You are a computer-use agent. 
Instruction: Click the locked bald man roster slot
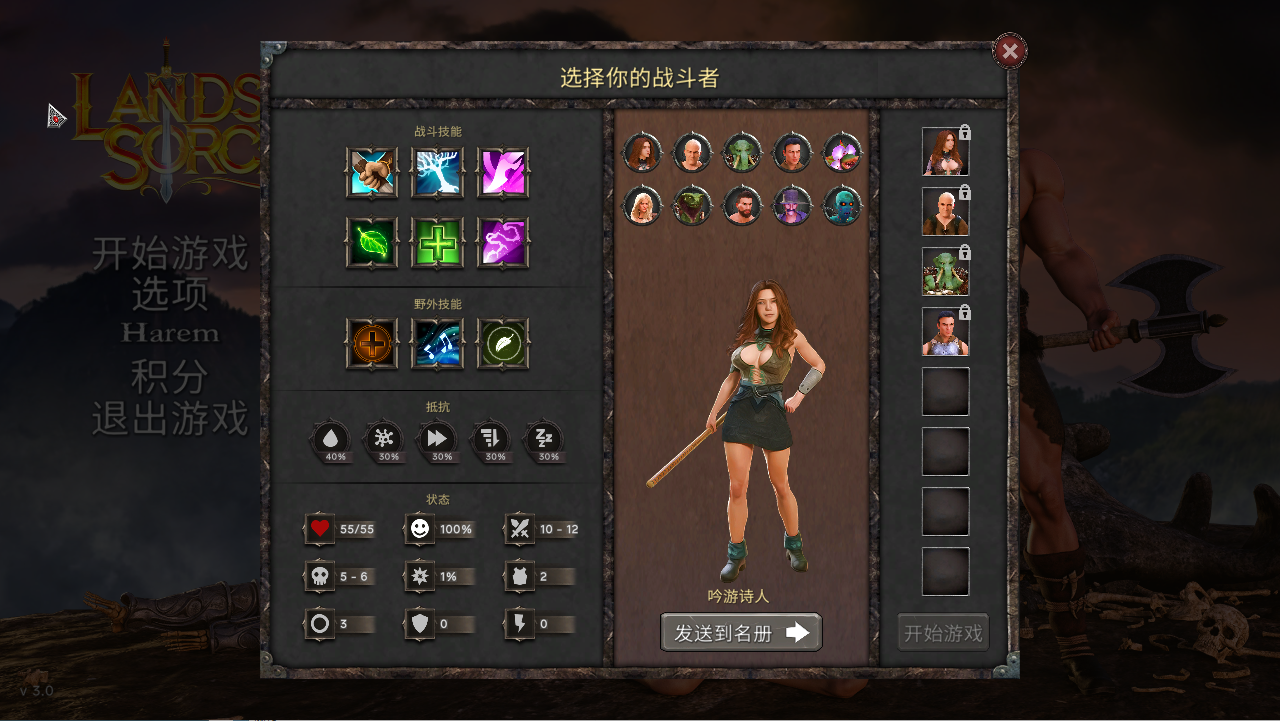[x=945, y=212]
